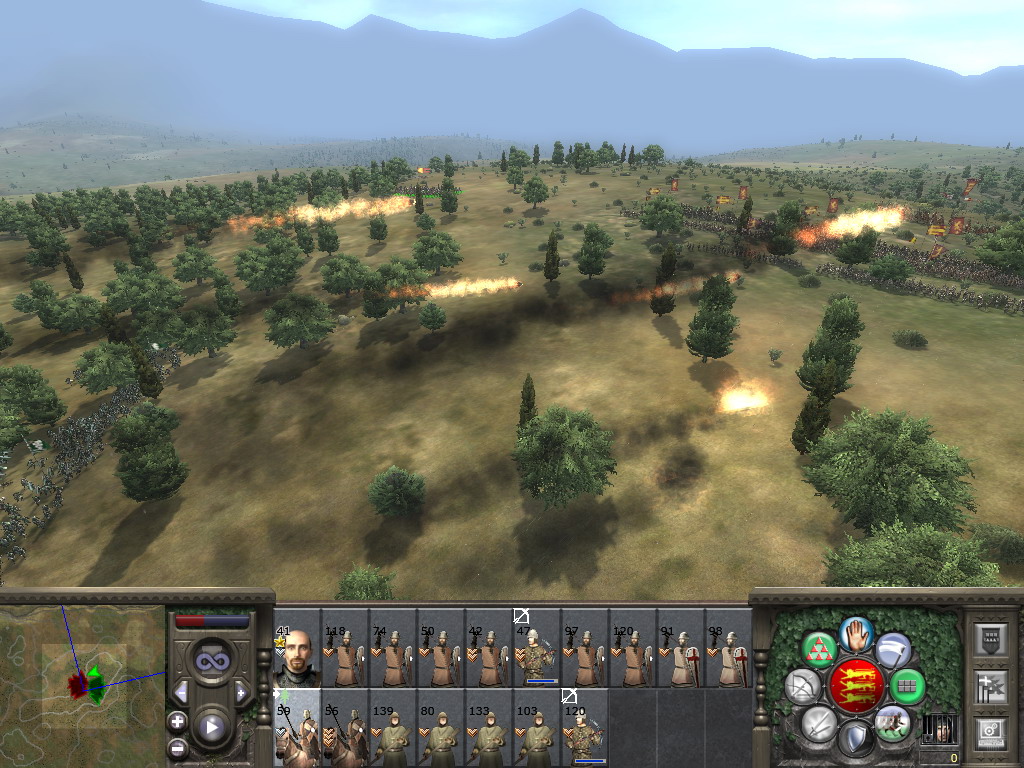Click the infinity time limit dial

pos(211,661)
